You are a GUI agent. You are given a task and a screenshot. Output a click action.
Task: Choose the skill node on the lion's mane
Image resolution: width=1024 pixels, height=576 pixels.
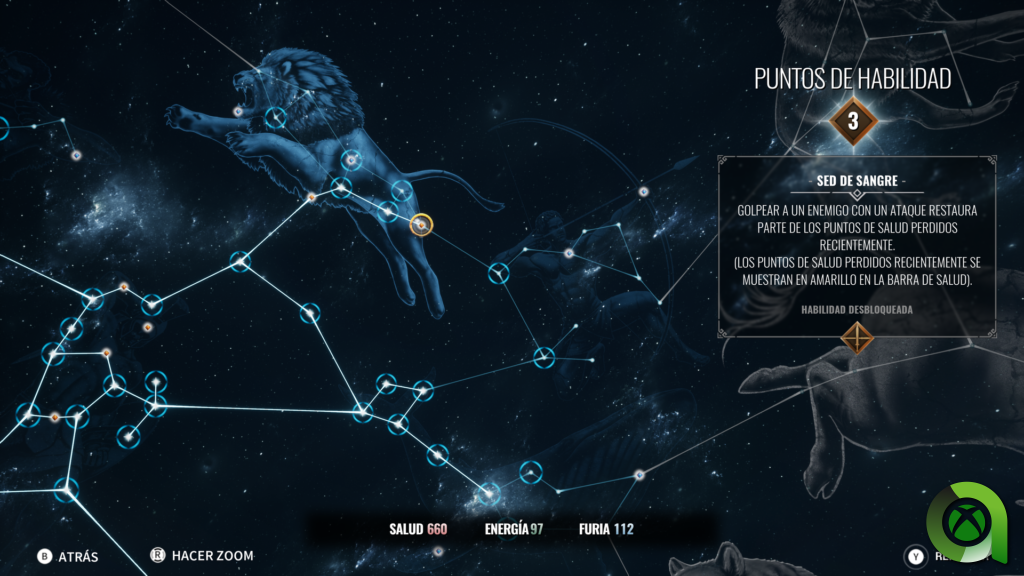coord(275,117)
